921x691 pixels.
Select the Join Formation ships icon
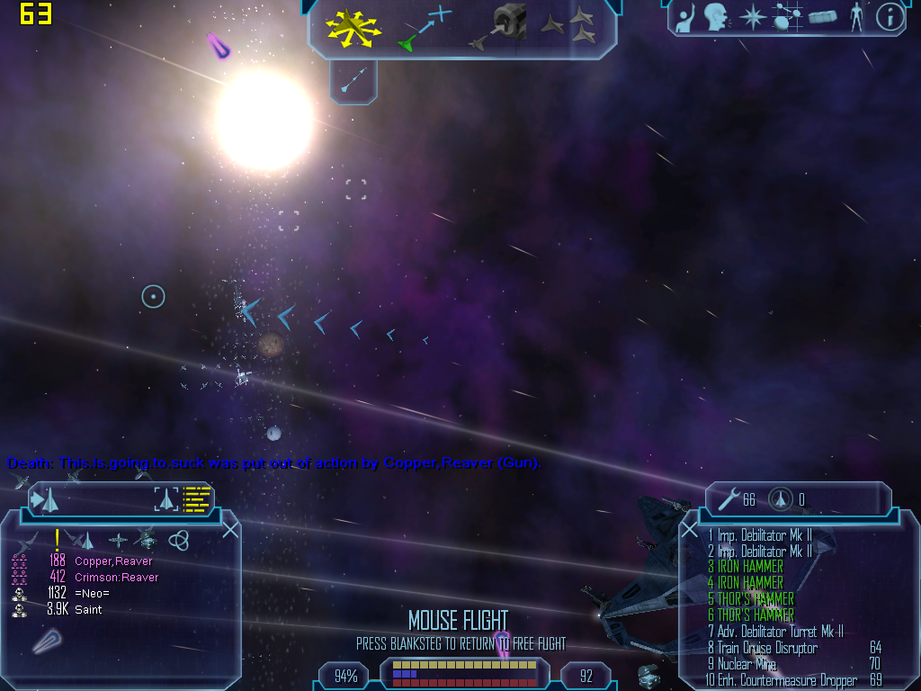point(569,26)
